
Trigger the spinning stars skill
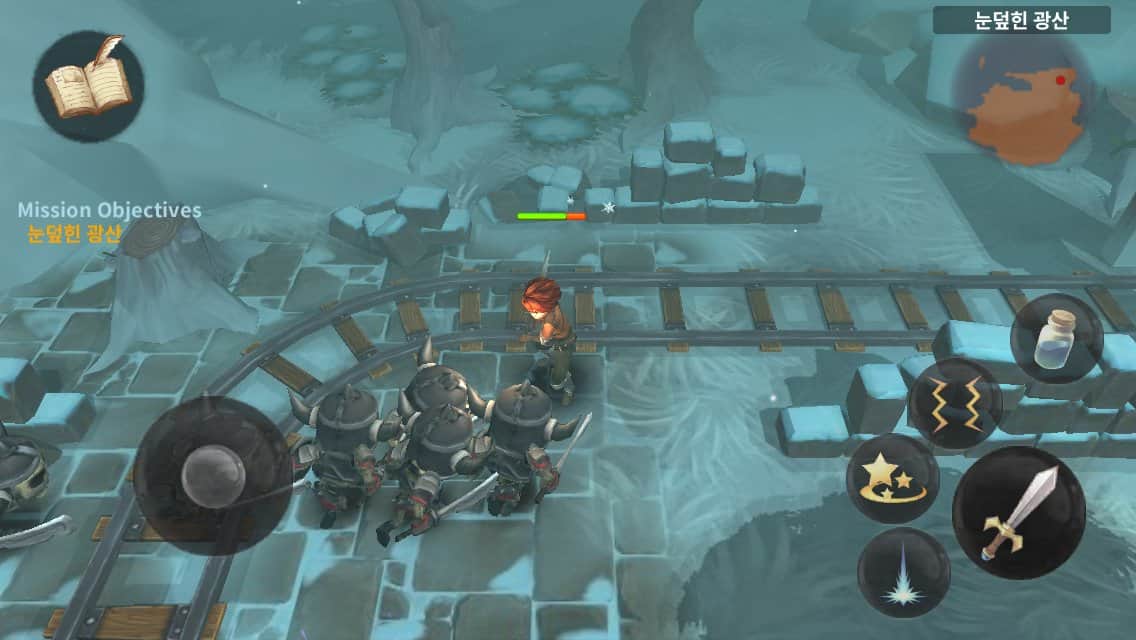pyautogui.click(x=892, y=478)
